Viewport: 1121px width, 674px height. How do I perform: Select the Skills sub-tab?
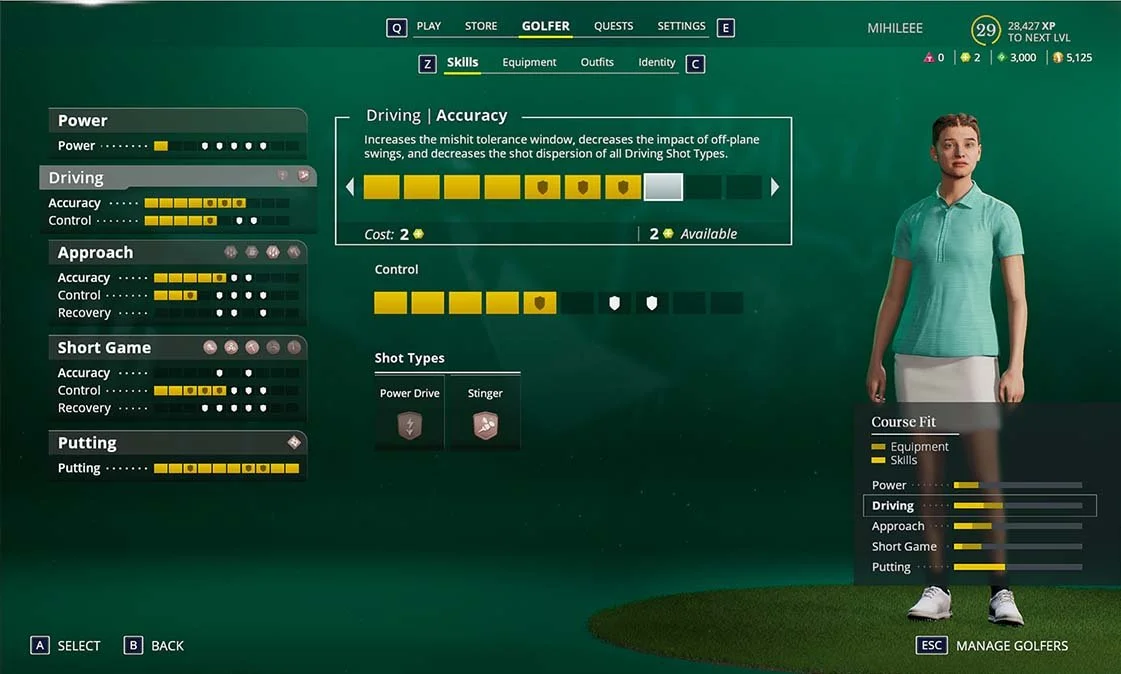pos(462,62)
